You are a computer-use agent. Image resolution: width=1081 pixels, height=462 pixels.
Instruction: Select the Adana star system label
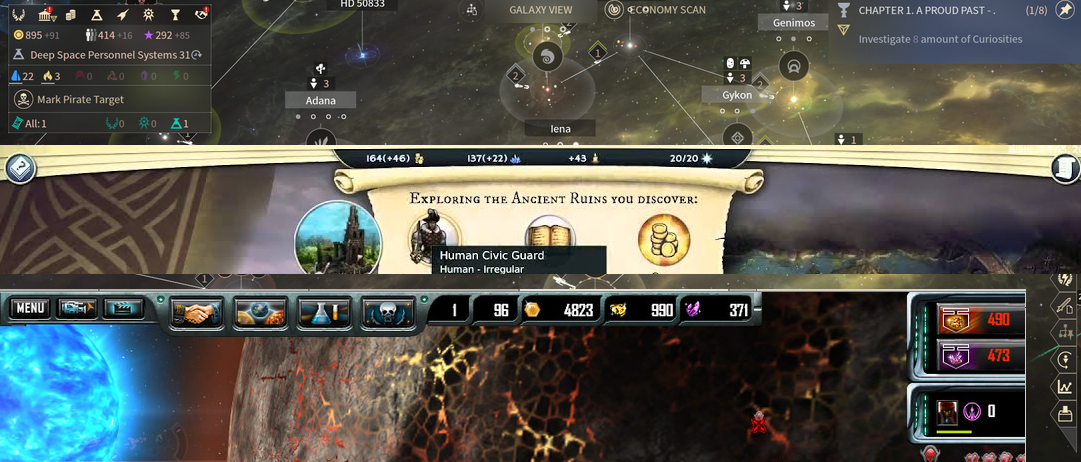[x=321, y=100]
